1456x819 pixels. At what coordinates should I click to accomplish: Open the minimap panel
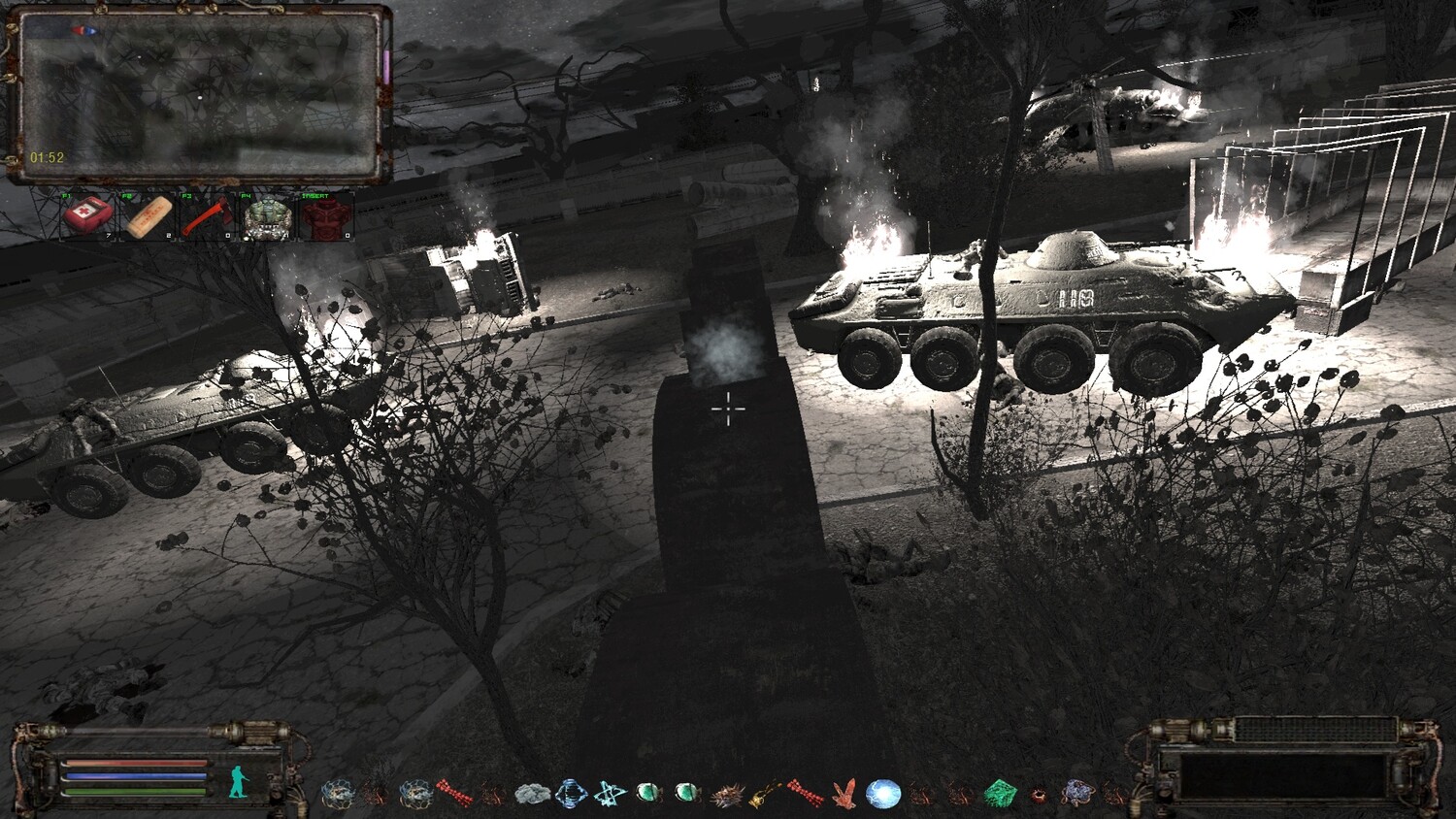click(x=197, y=95)
